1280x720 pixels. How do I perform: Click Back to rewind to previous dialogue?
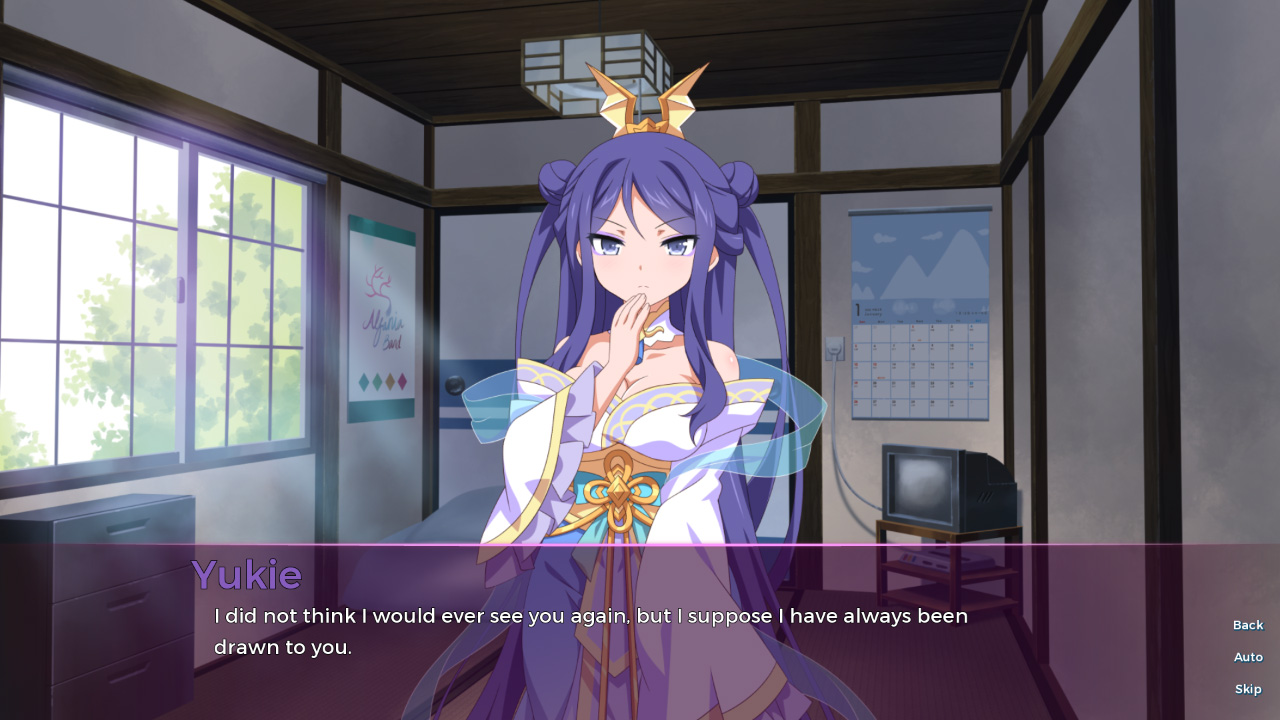click(1247, 625)
